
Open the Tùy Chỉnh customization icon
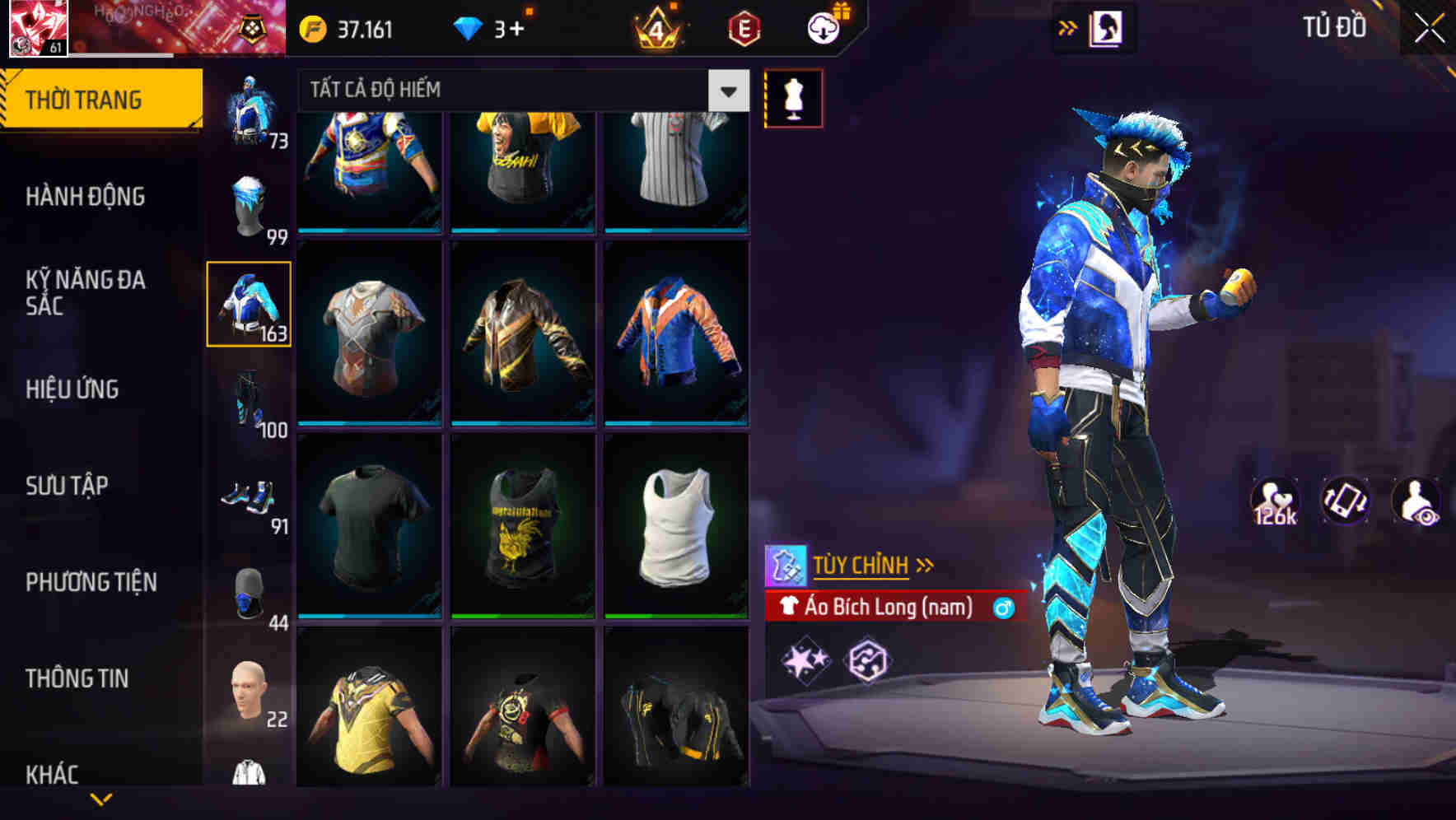[x=788, y=565]
